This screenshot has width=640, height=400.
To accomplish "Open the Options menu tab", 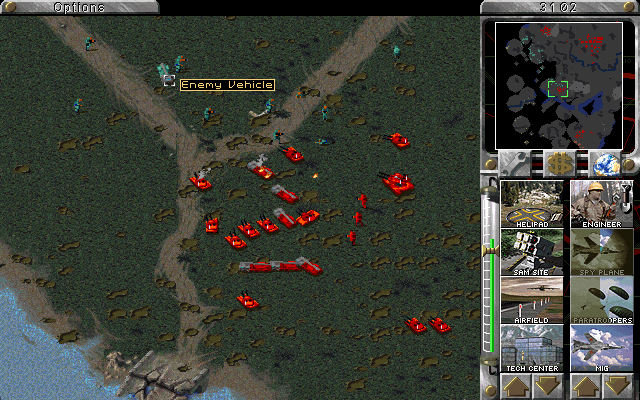I will [78, 7].
